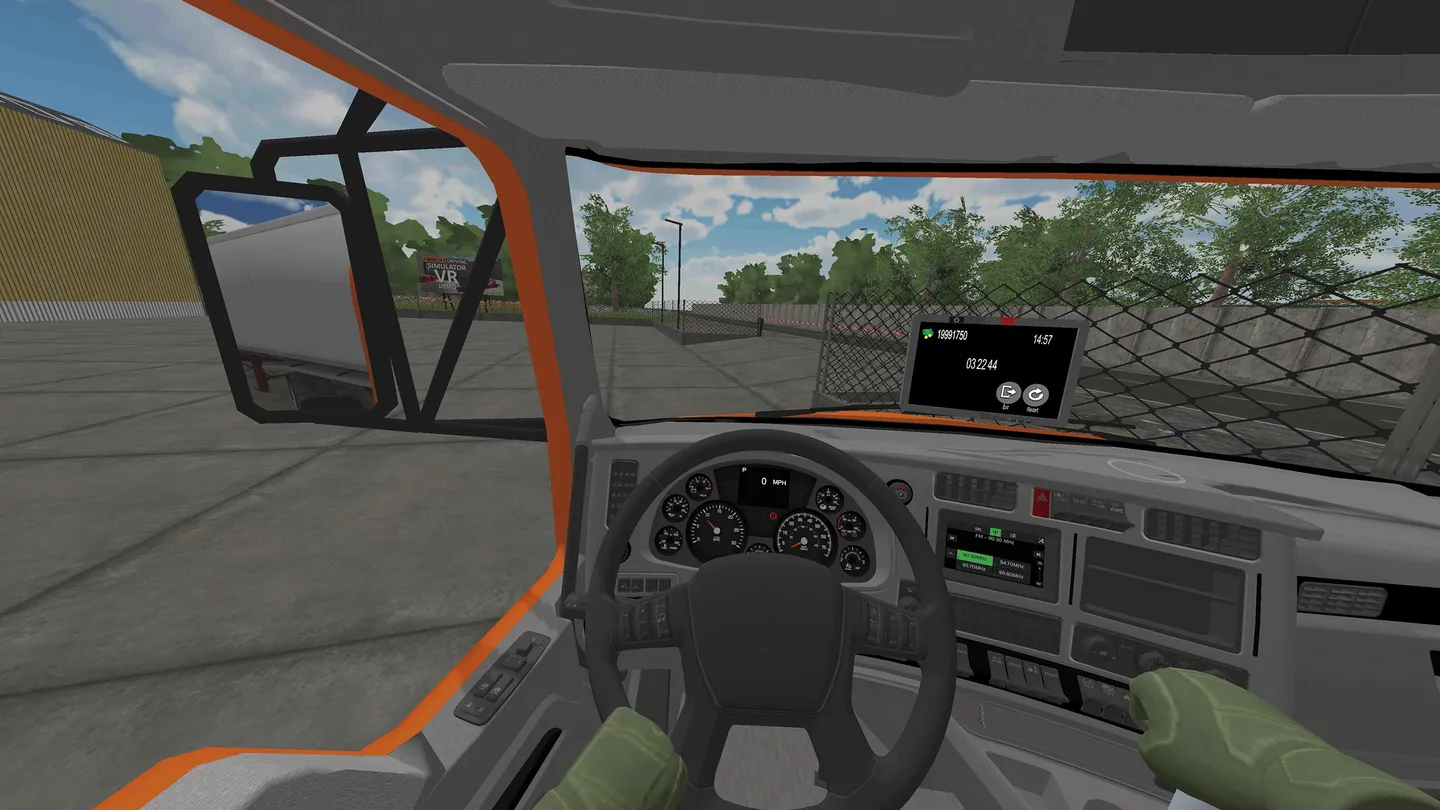Tap the Restart icon on the tablet screen
The width and height of the screenshot is (1440, 810).
click(x=1036, y=393)
